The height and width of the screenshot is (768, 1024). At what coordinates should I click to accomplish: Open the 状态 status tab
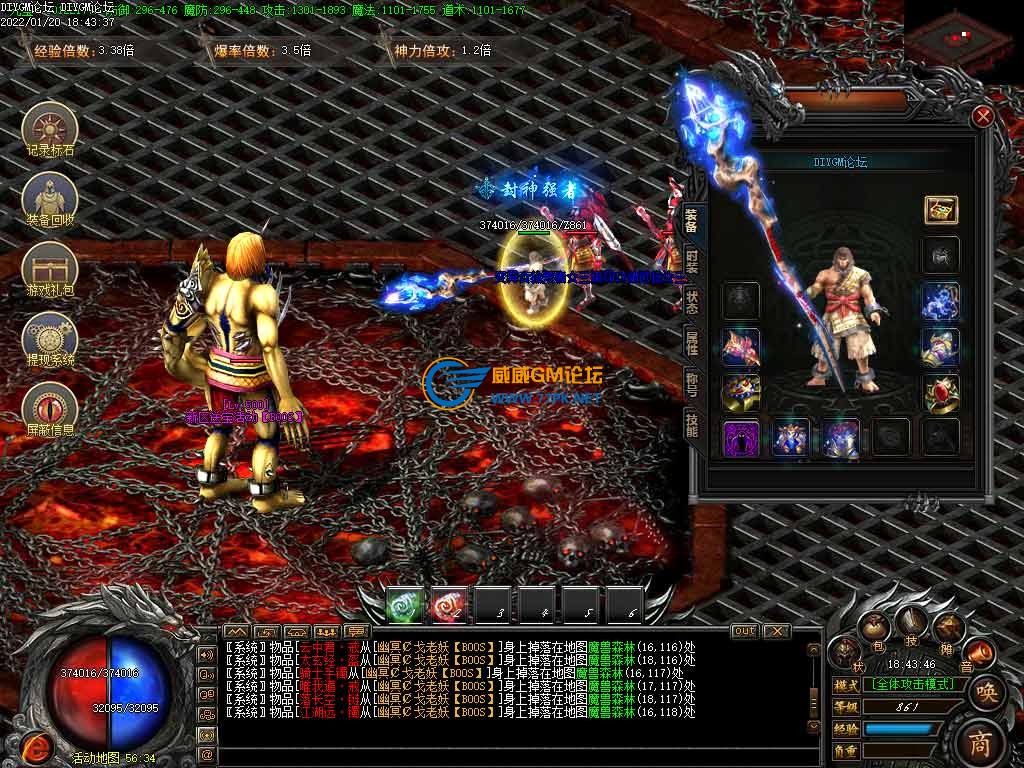[x=692, y=303]
